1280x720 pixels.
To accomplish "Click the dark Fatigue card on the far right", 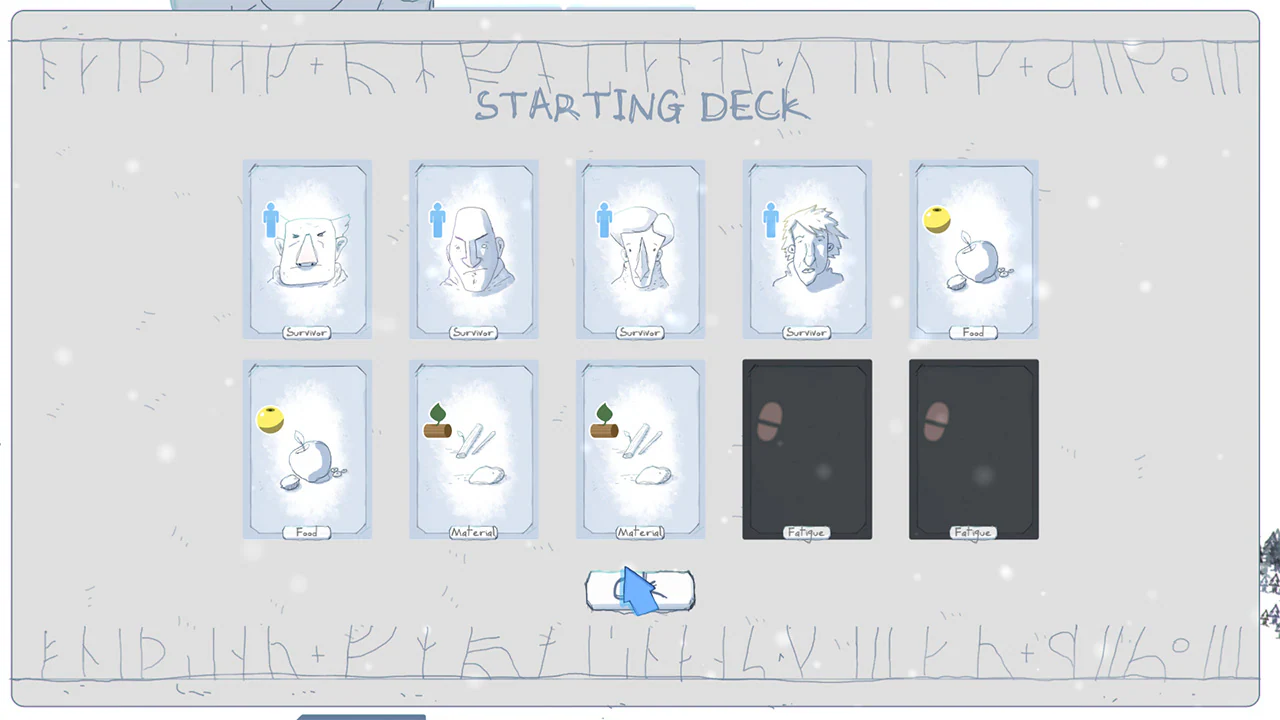I will (973, 450).
